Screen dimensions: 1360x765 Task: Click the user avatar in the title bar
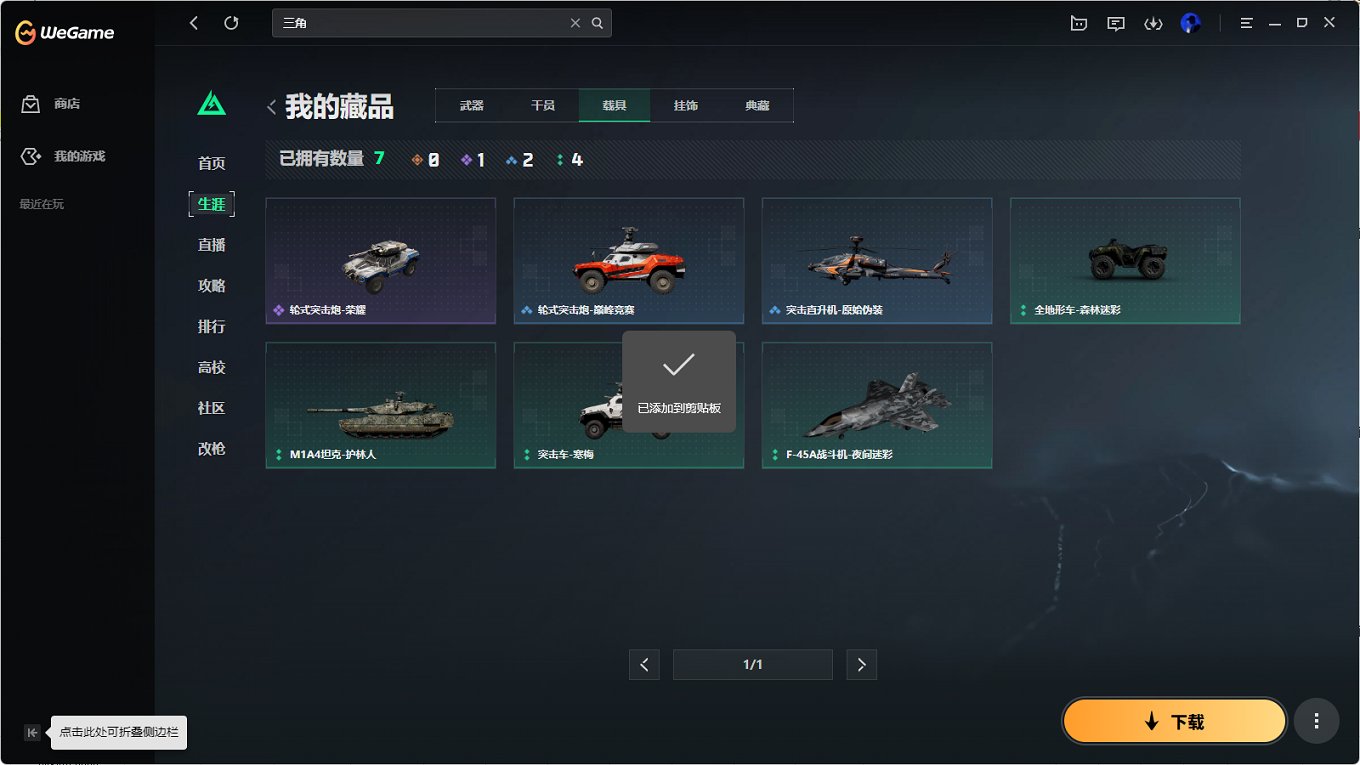[x=1190, y=22]
